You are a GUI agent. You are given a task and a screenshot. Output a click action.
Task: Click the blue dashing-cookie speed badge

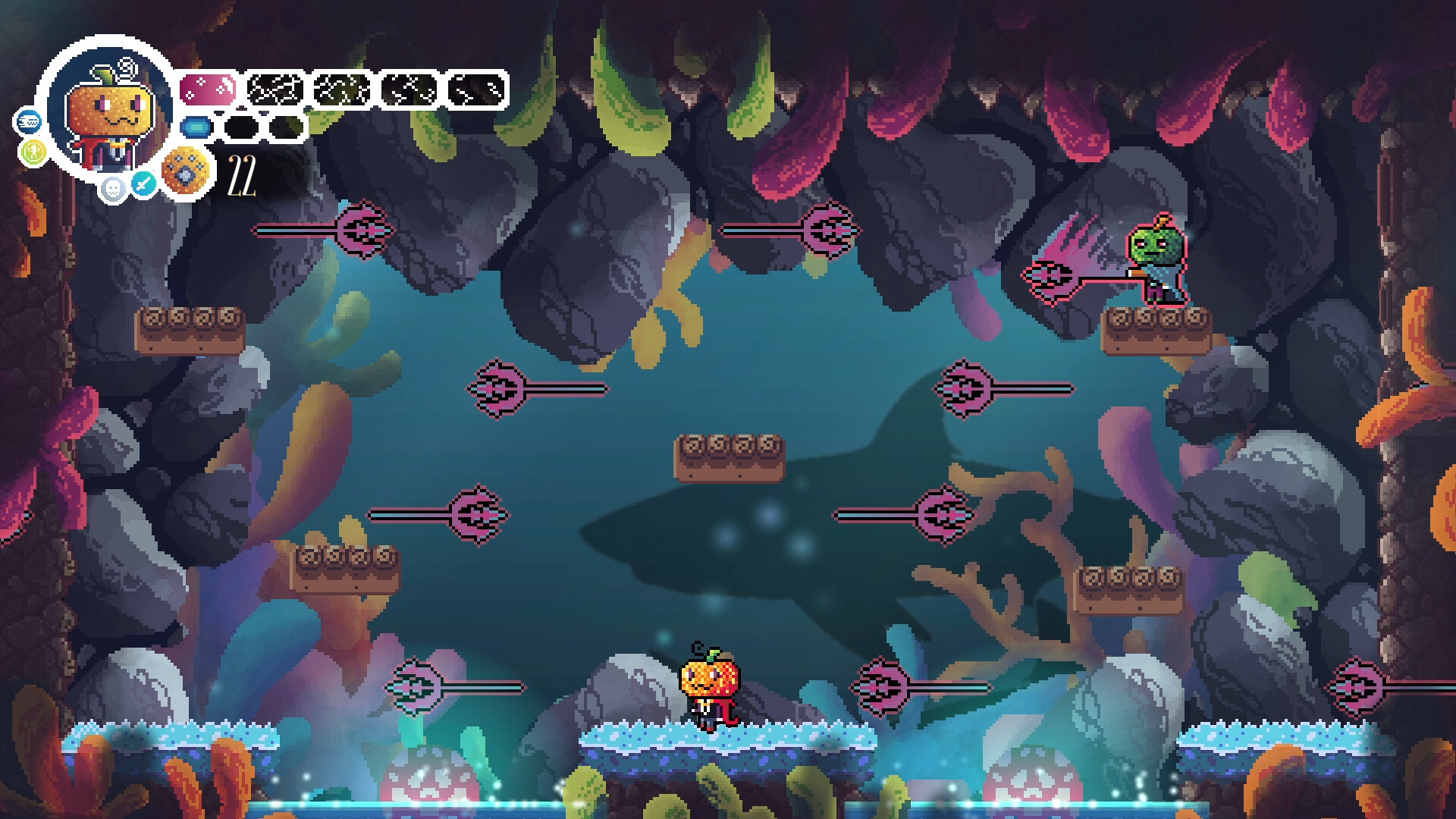click(x=30, y=122)
